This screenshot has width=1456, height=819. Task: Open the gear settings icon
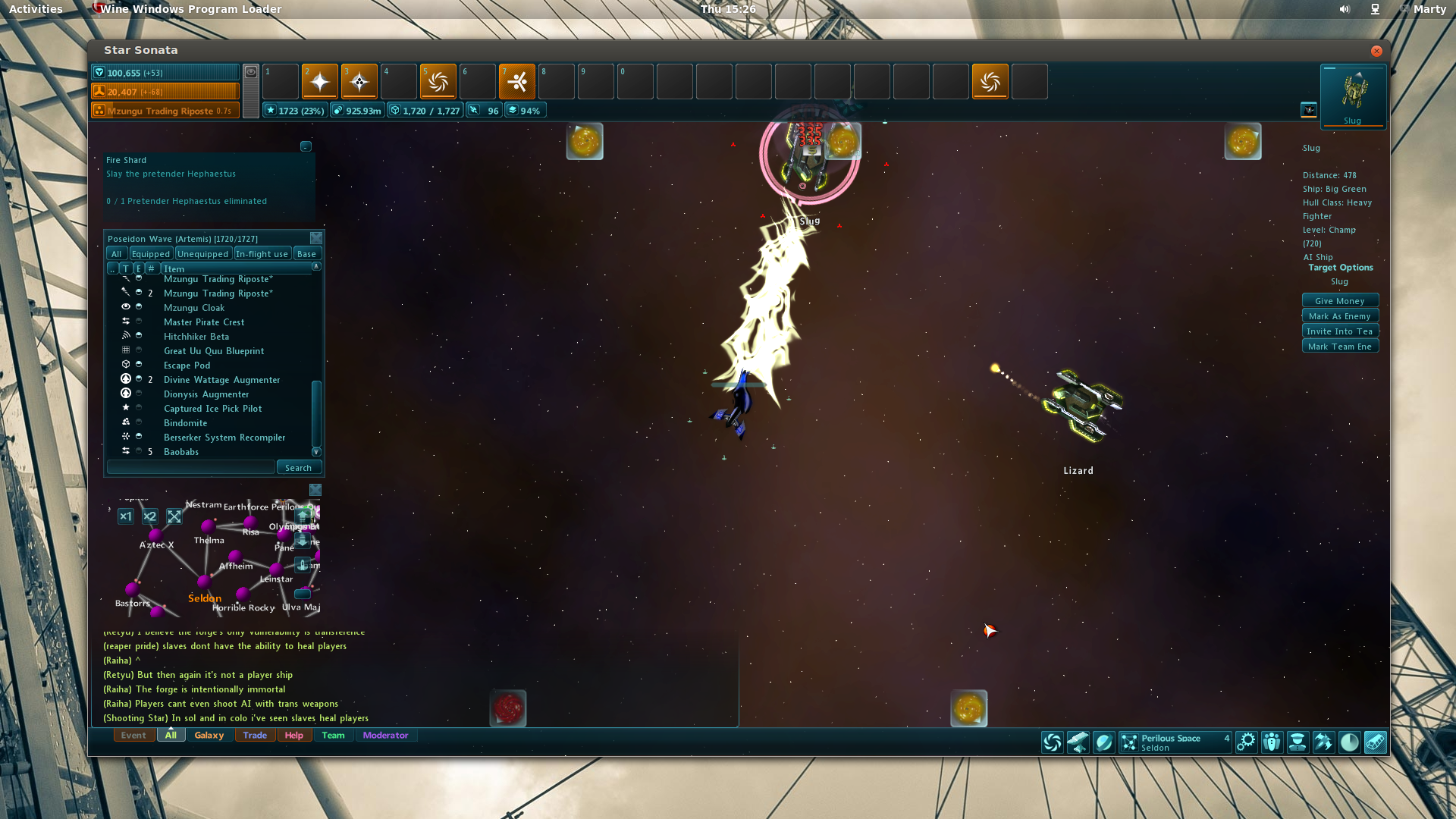(x=1246, y=742)
